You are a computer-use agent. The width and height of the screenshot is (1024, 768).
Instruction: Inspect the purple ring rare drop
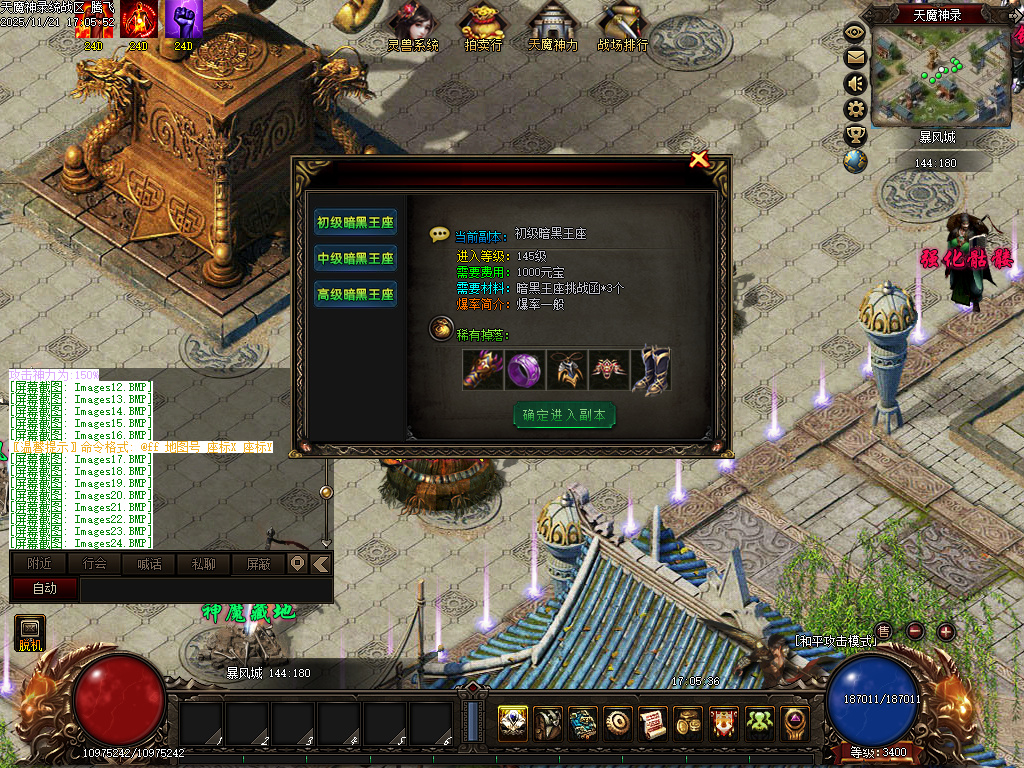point(525,369)
